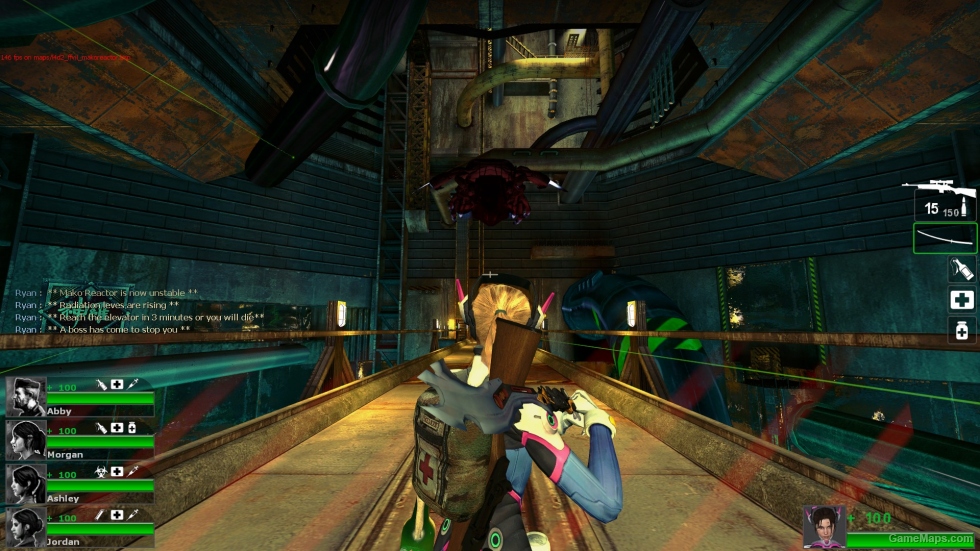Click Ashley's biohazard bile jar icon

click(101, 472)
